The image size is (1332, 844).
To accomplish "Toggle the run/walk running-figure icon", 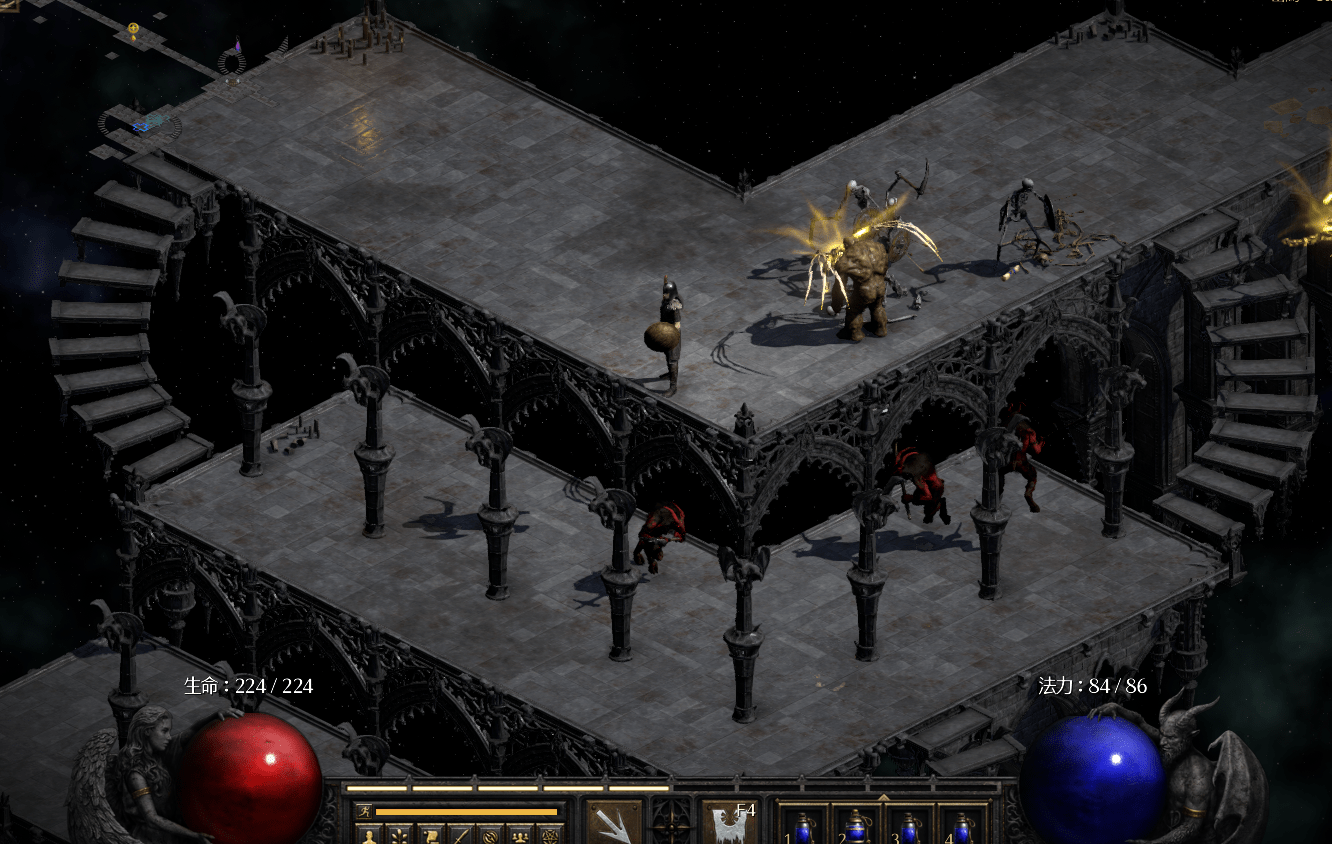I will tap(363, 812).
